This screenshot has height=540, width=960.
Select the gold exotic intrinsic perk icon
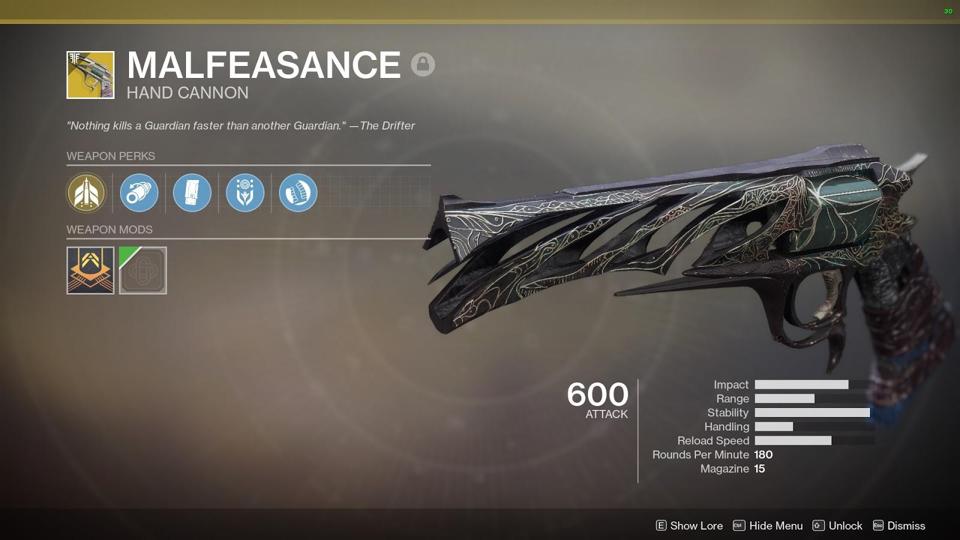tap(86, 193)
